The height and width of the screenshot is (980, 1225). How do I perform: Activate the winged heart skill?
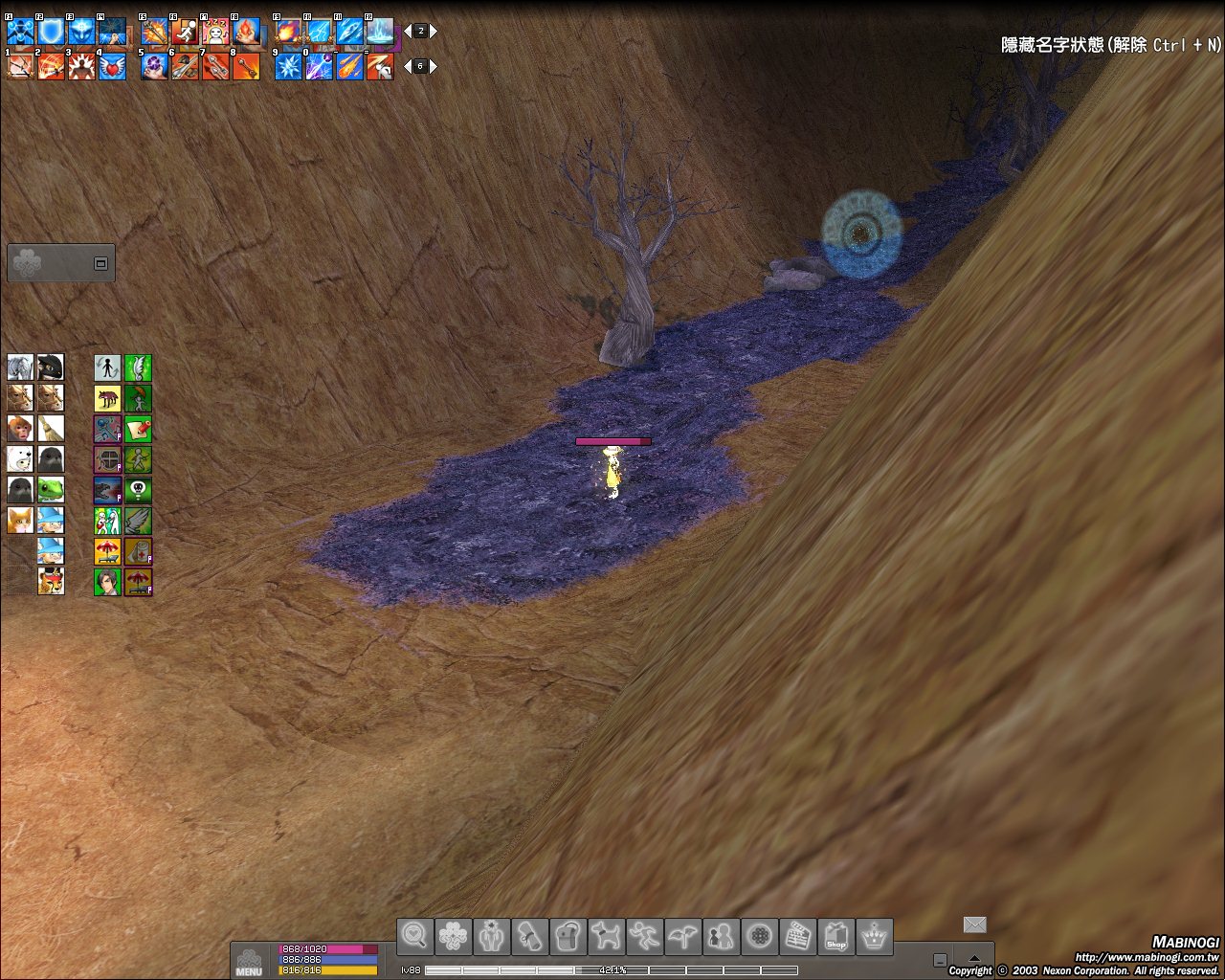click(113, 67)
